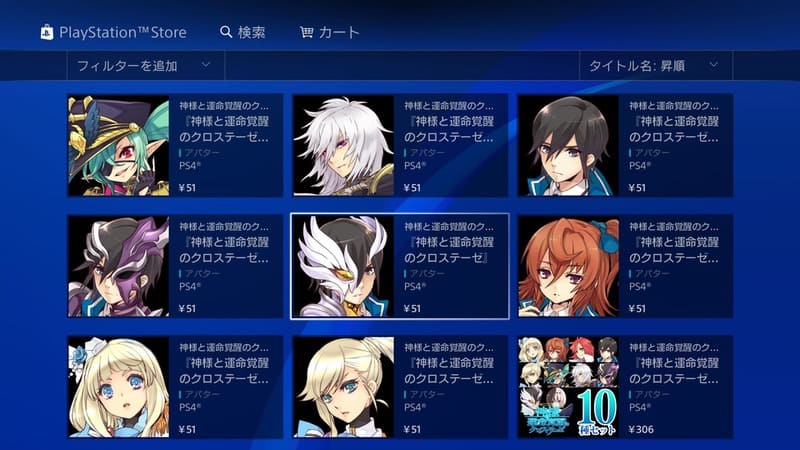Open the 10-avatar set bundle for ¥306
This screenshot has height=450, width=800.
(625, 387)
